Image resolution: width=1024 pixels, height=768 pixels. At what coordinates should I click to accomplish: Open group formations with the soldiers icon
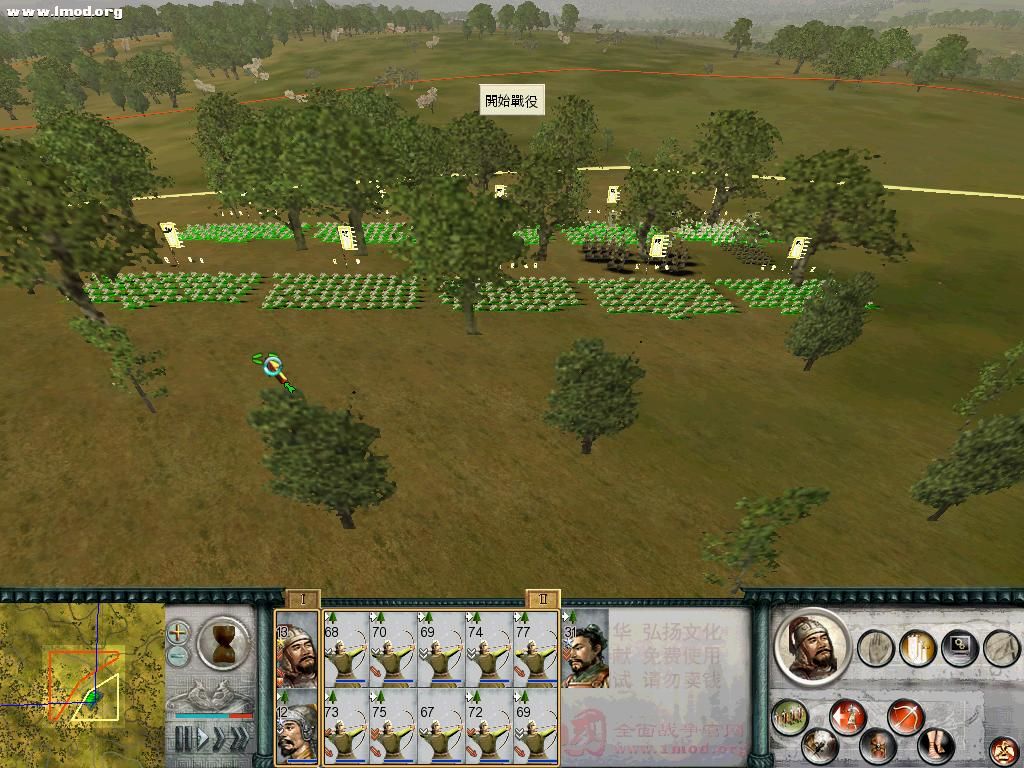click(x=790, y=717)
